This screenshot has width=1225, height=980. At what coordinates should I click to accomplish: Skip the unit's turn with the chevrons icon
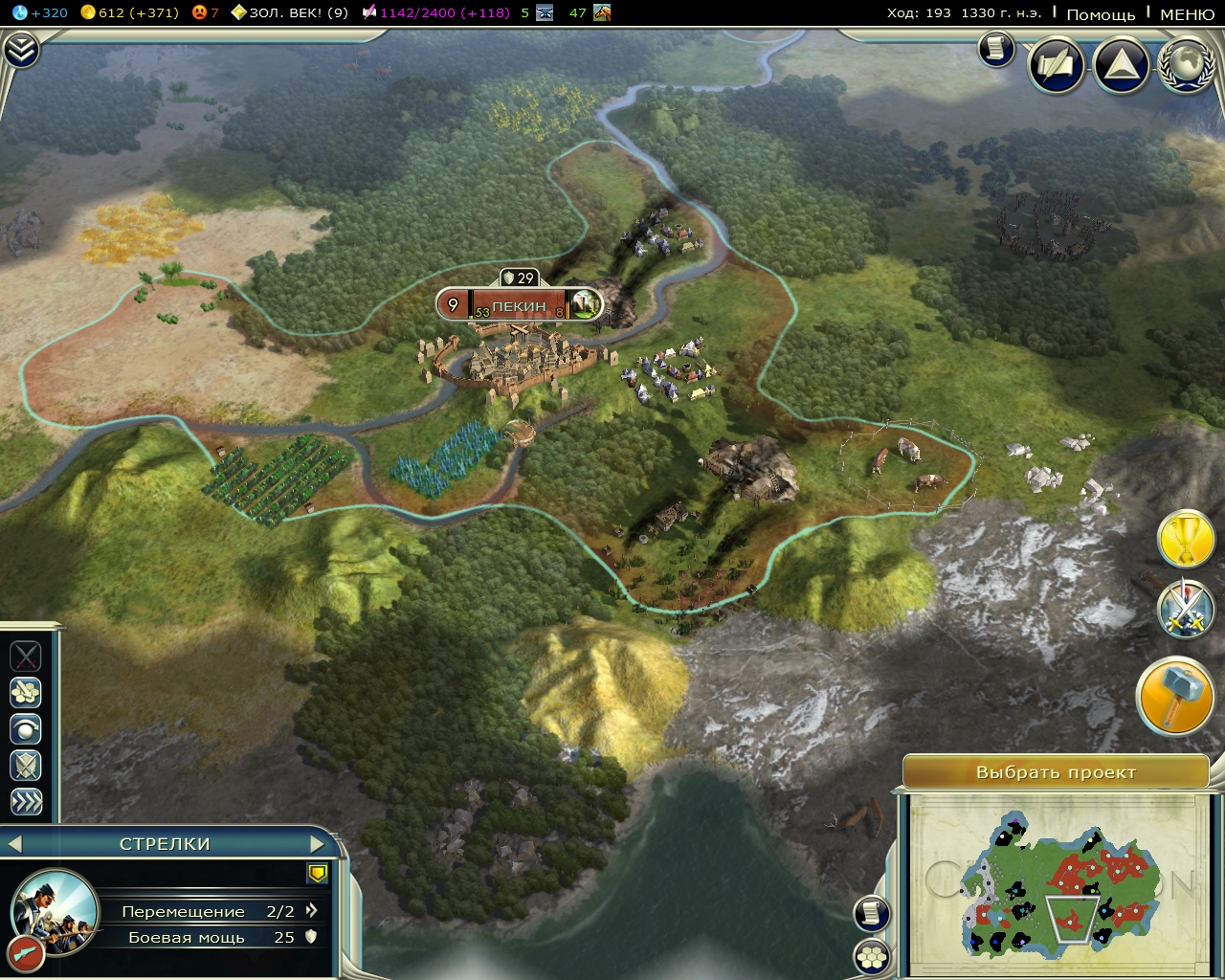(26, 802)
